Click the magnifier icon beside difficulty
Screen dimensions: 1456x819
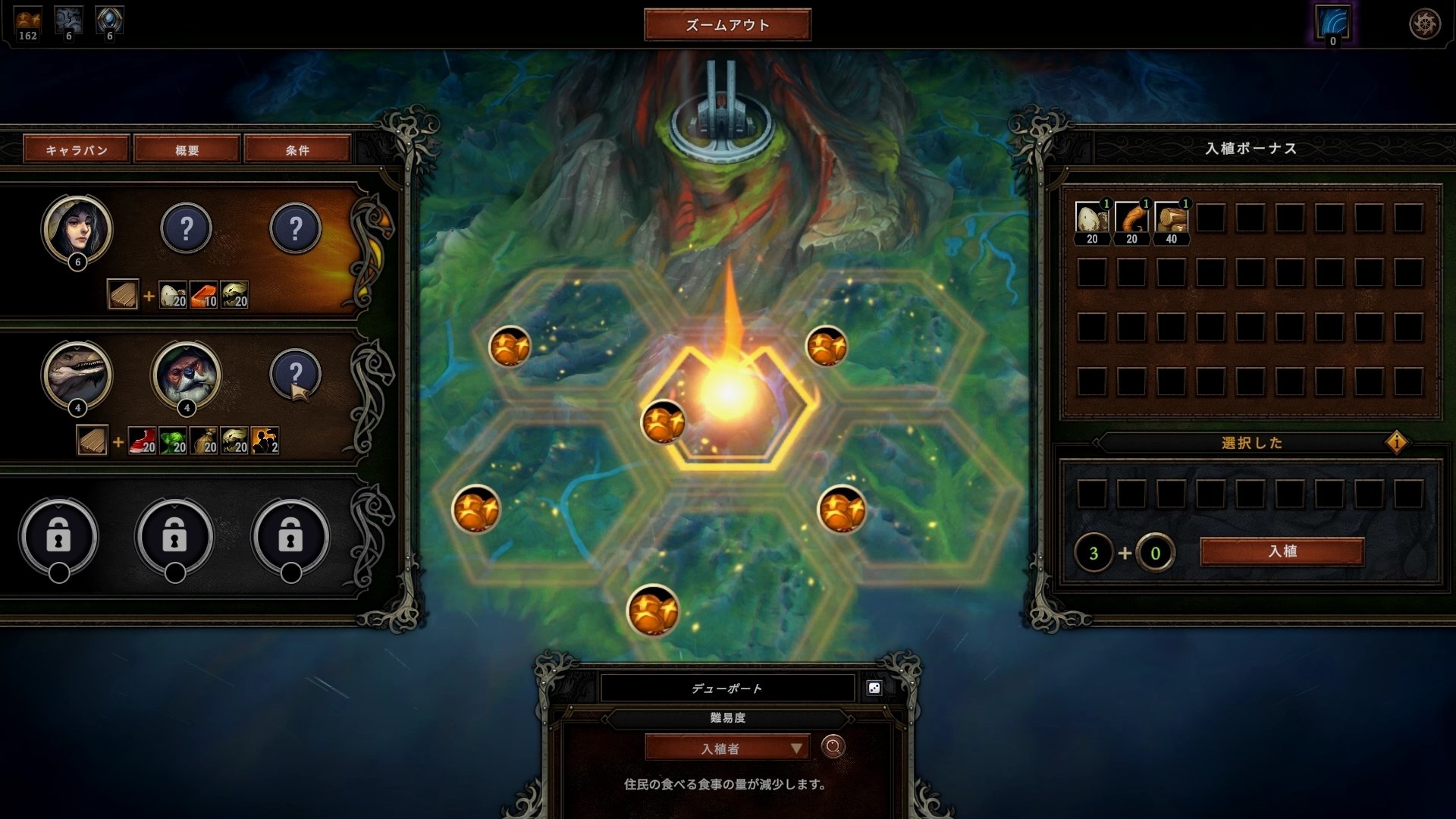pyautogui.click(x=833, y=748)
